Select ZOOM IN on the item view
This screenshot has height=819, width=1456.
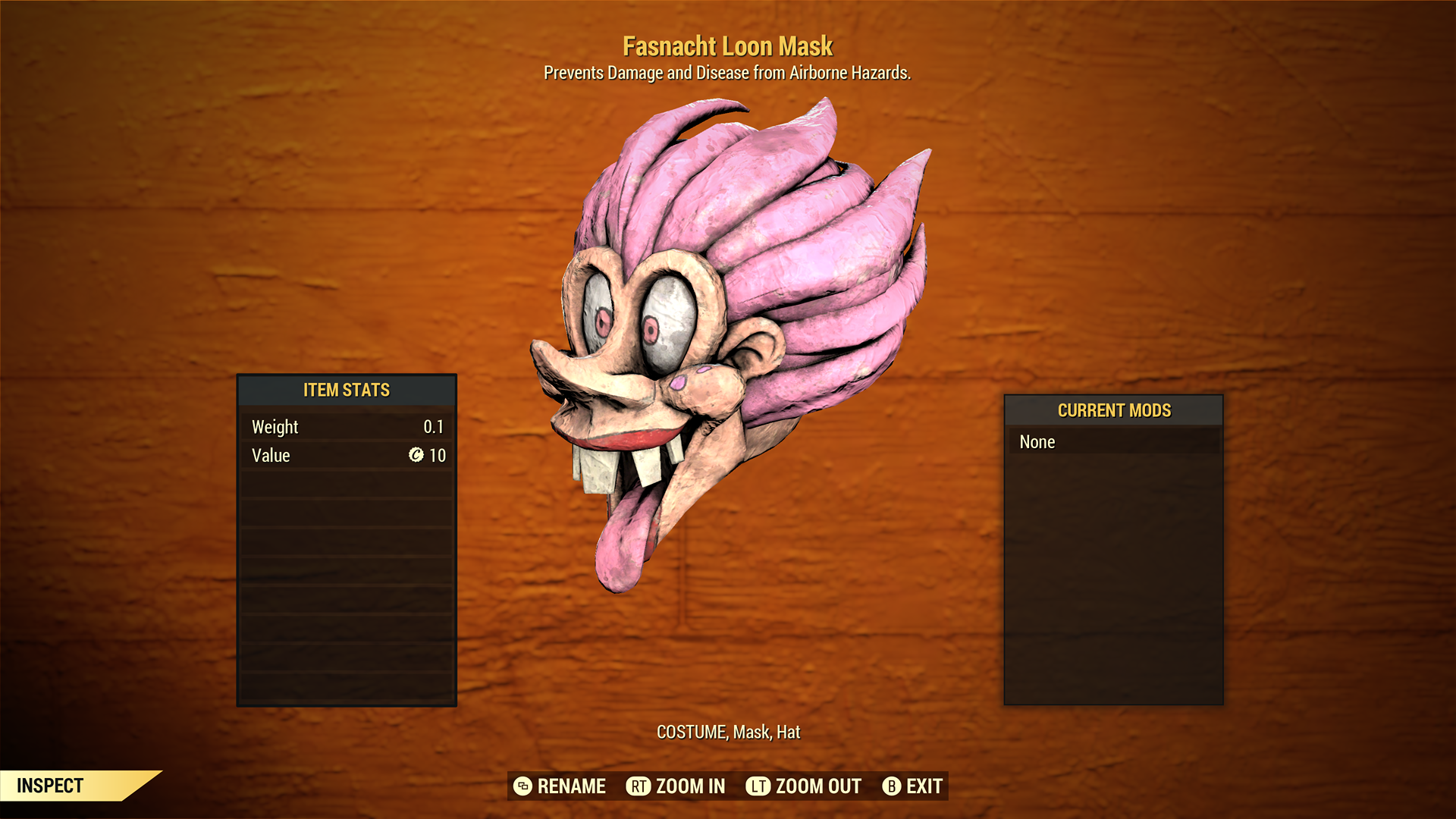(676, 786)
